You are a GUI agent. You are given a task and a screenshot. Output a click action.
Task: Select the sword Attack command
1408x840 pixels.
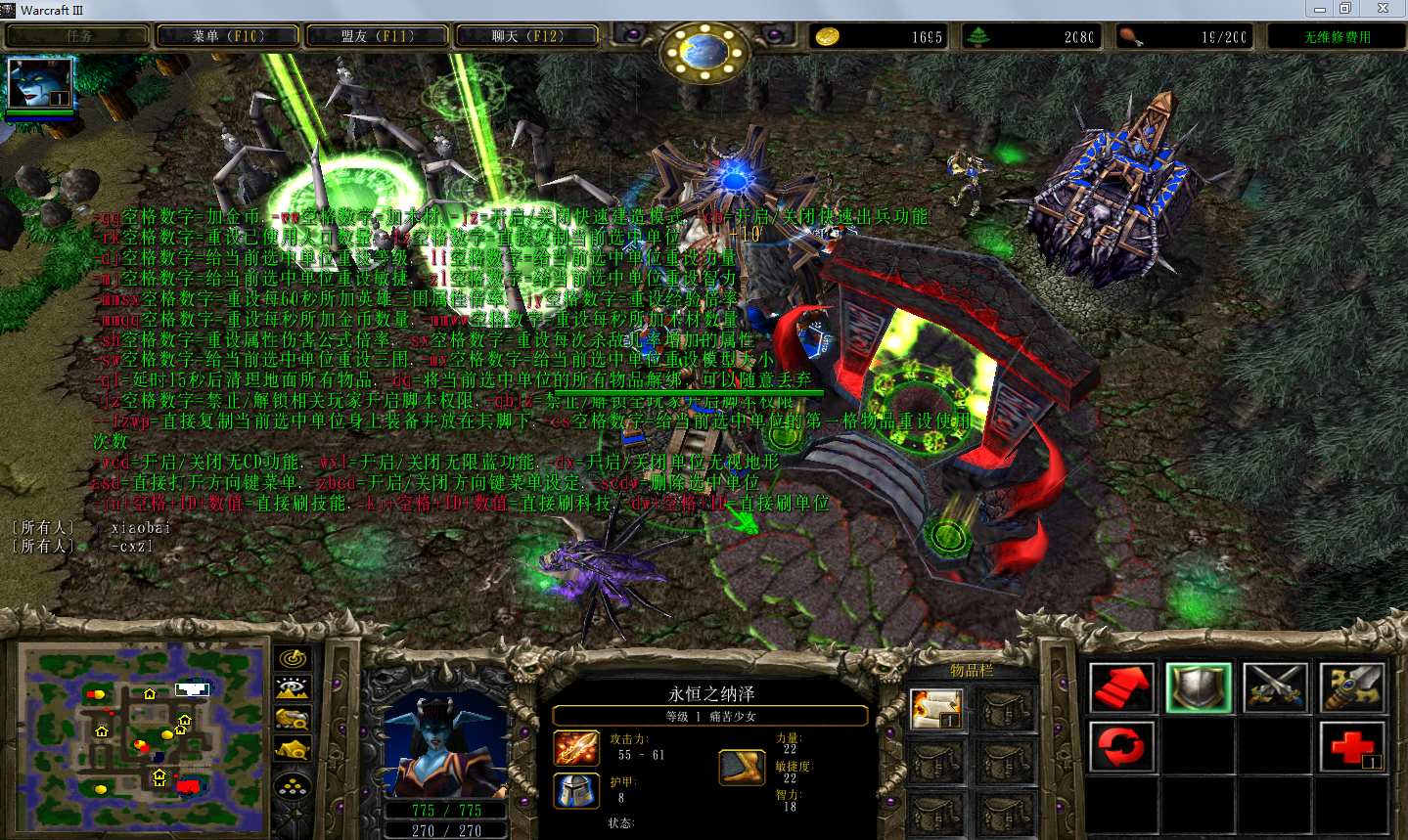pyautogui.click(x=1351, y=687)
